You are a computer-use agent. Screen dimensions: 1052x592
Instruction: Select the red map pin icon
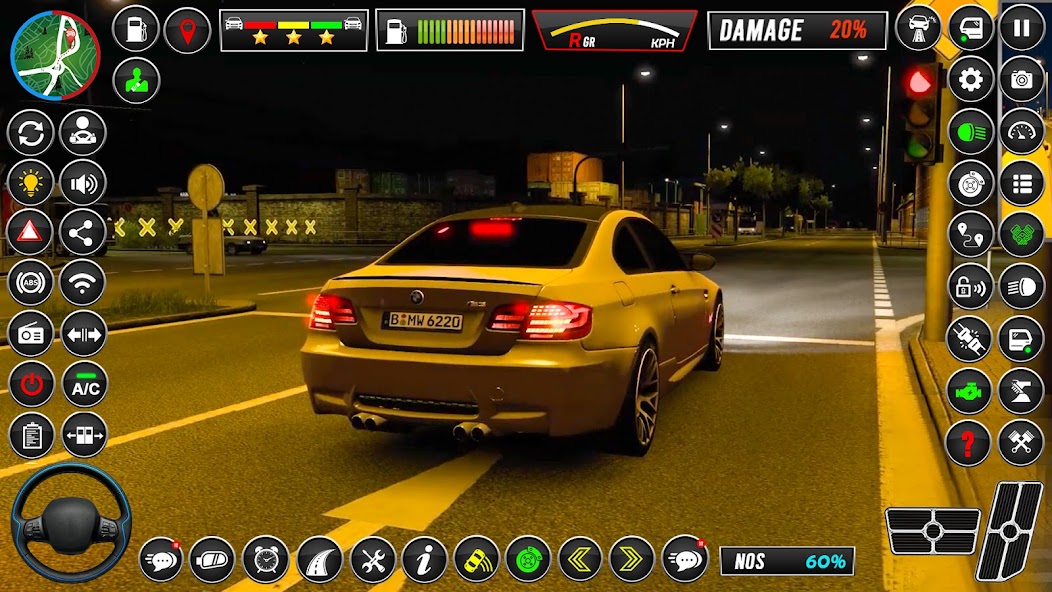coord(187,29)
